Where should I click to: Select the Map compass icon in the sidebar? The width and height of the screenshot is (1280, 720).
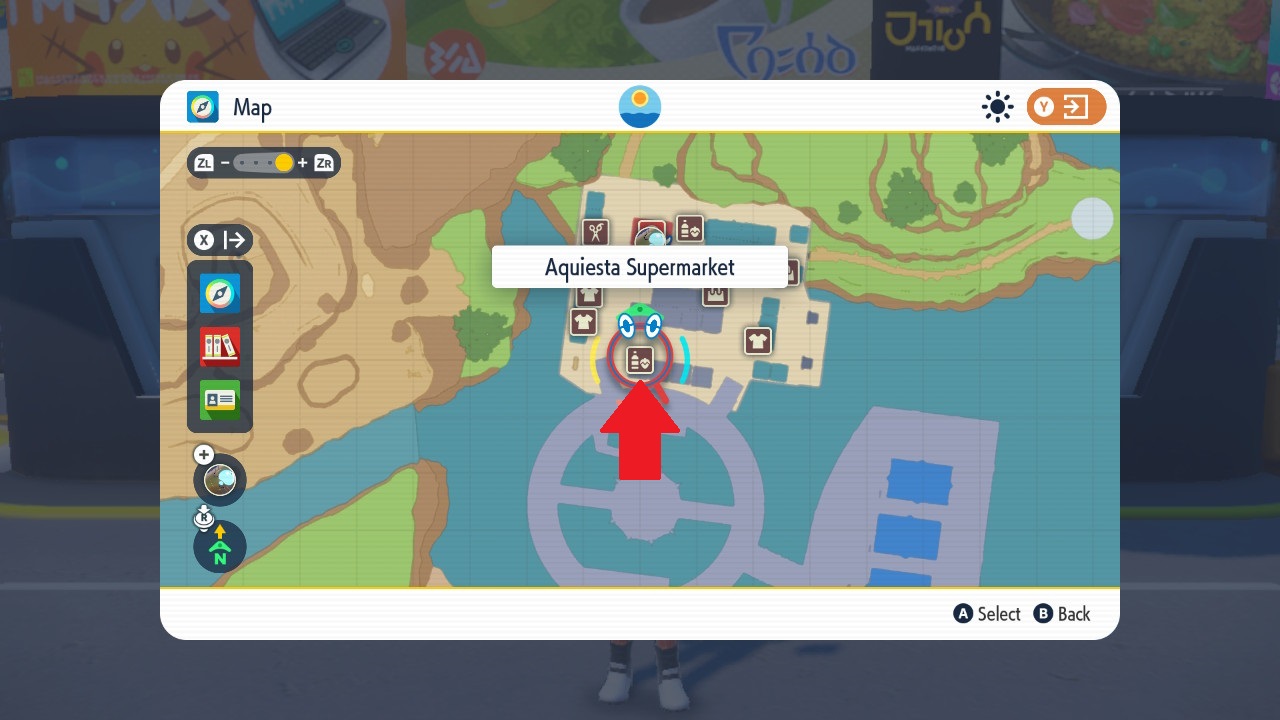coord(219,294)
